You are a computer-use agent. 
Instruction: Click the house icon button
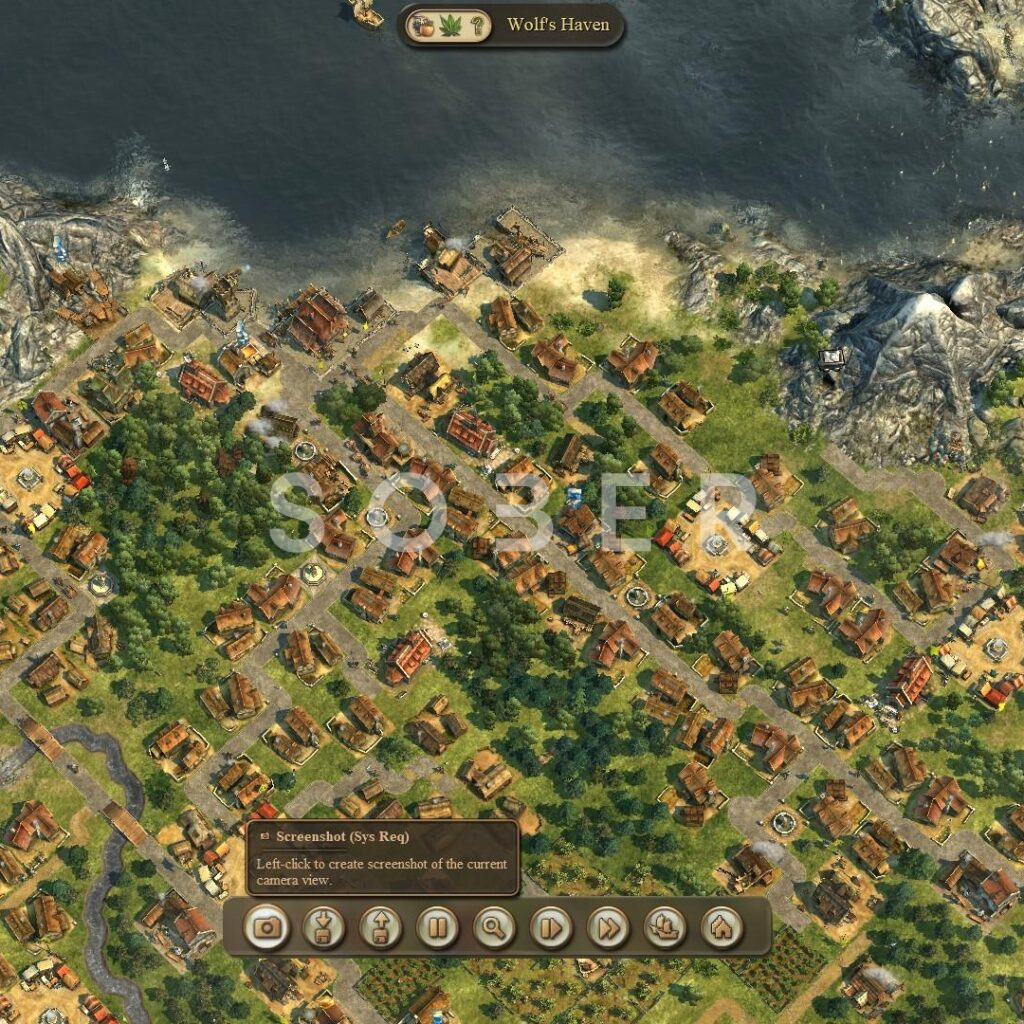click(721, 927)
